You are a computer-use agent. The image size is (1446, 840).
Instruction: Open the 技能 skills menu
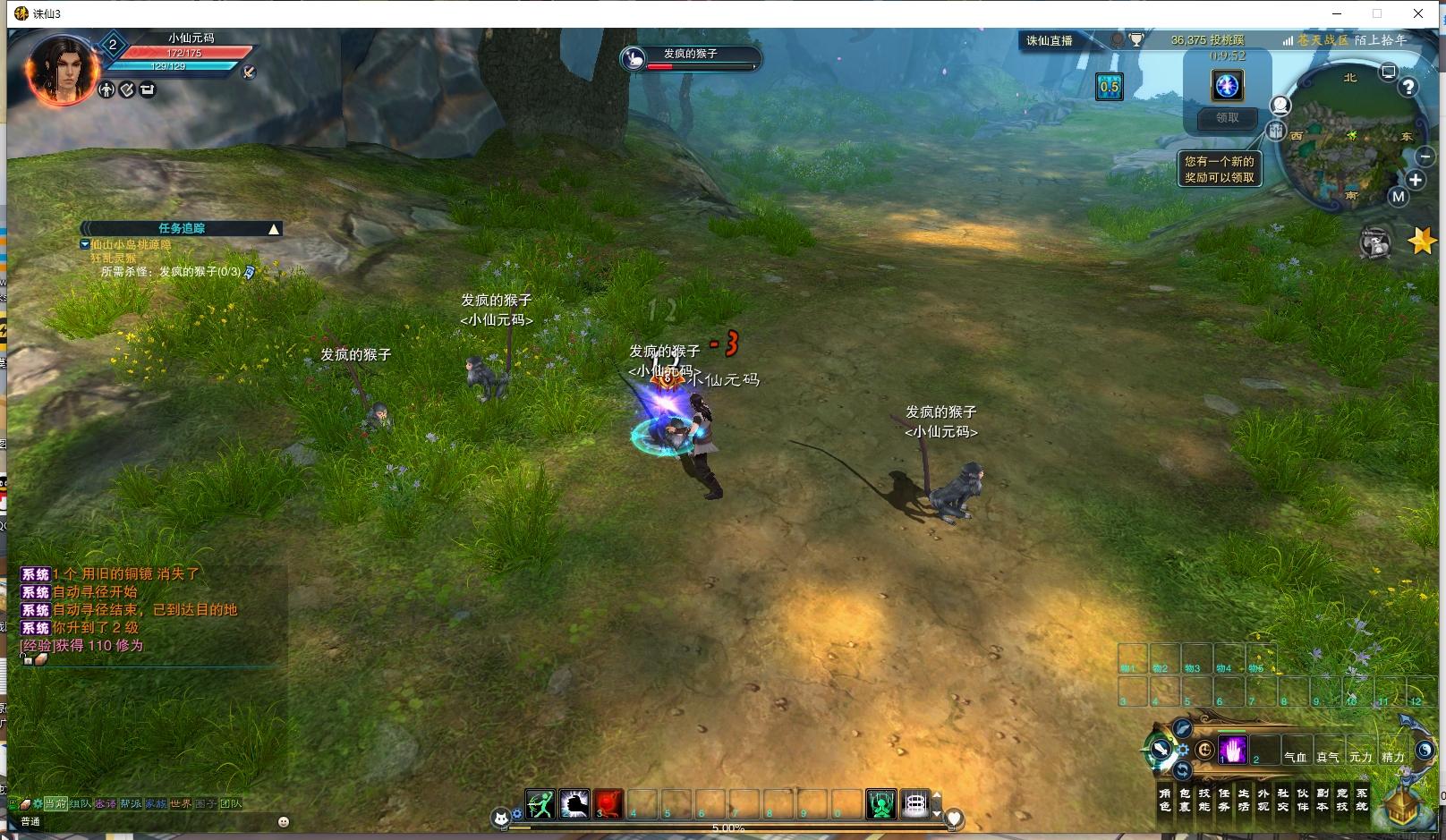click(x=1204, y=799)
